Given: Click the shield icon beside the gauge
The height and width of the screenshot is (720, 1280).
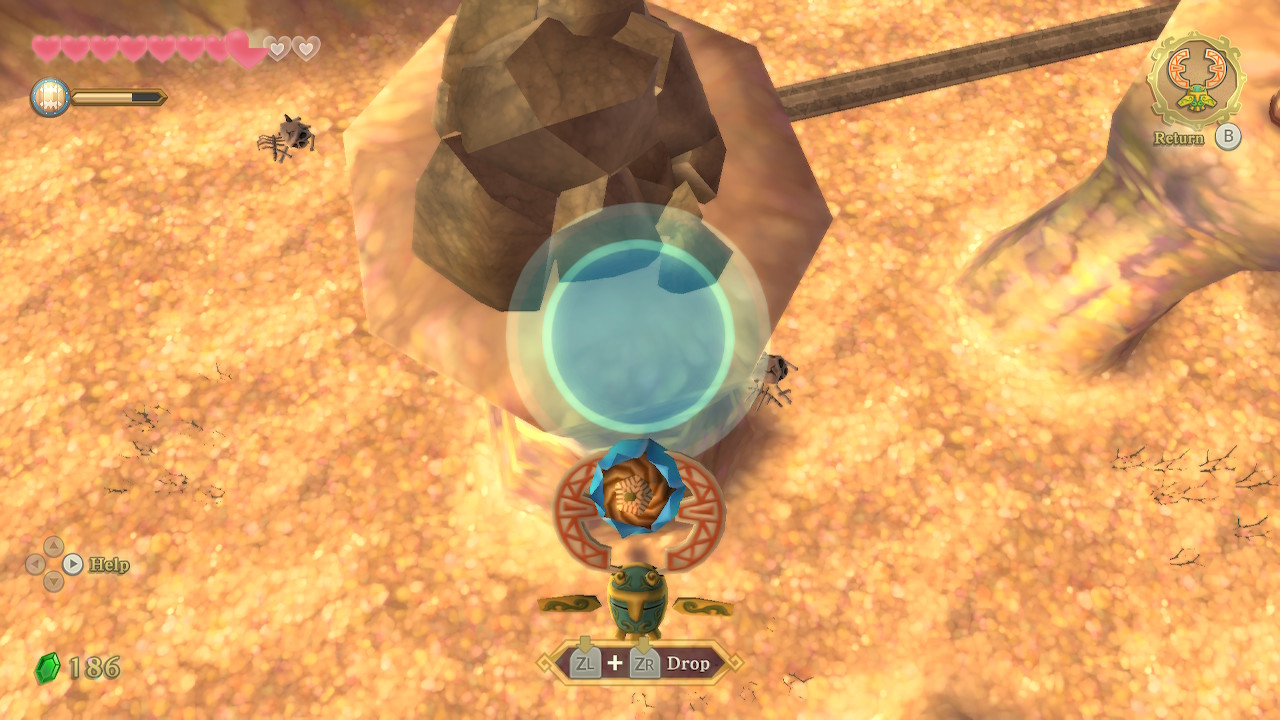Looking at the screenshot, I should pyautogui.click(x=50, y=97).
